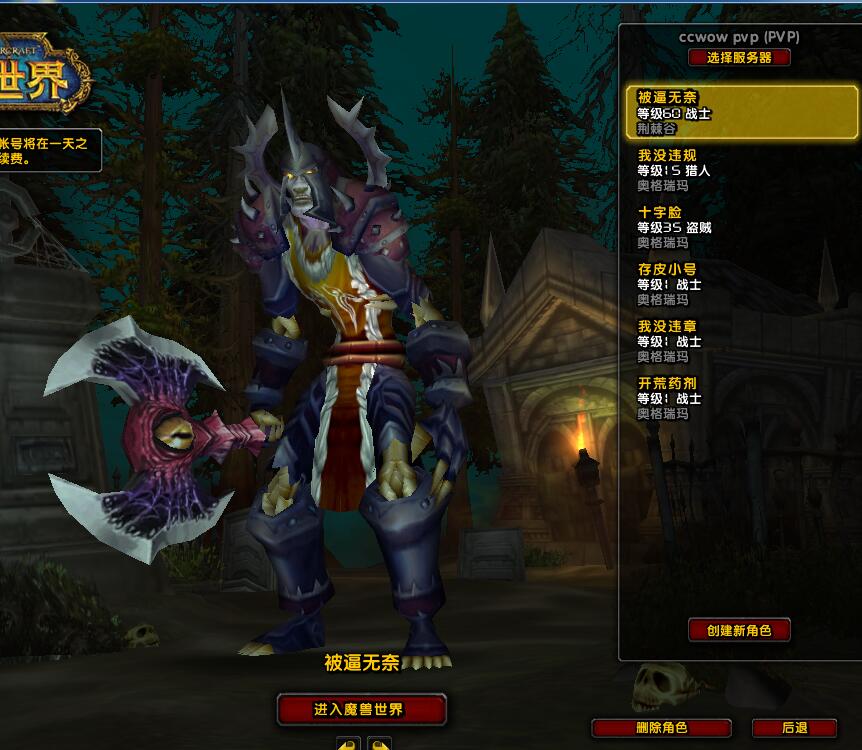Choose the character 开荒药剂
Viewport: 862px width, 750px height.
(738, 398)
